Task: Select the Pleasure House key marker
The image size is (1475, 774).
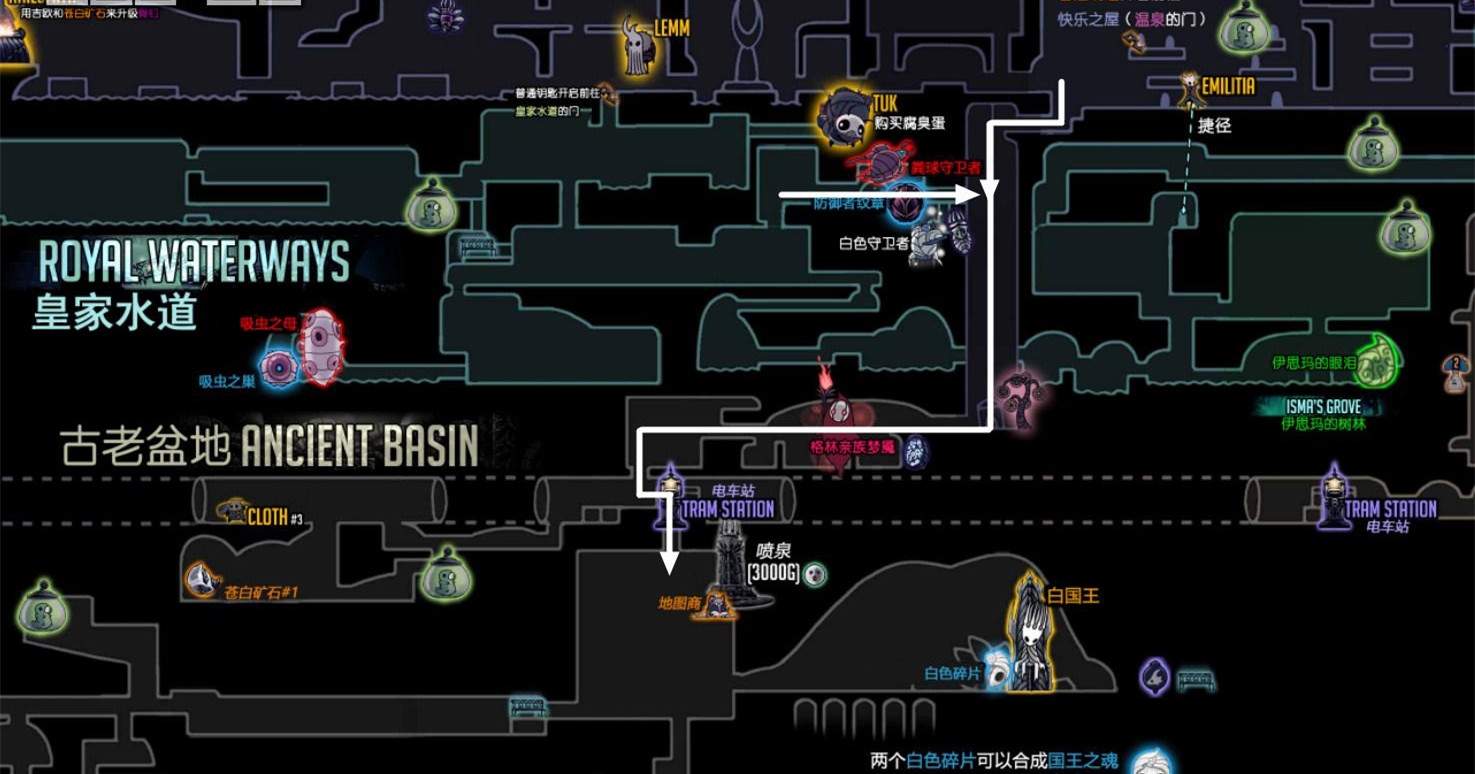Action: [1132, 41]
